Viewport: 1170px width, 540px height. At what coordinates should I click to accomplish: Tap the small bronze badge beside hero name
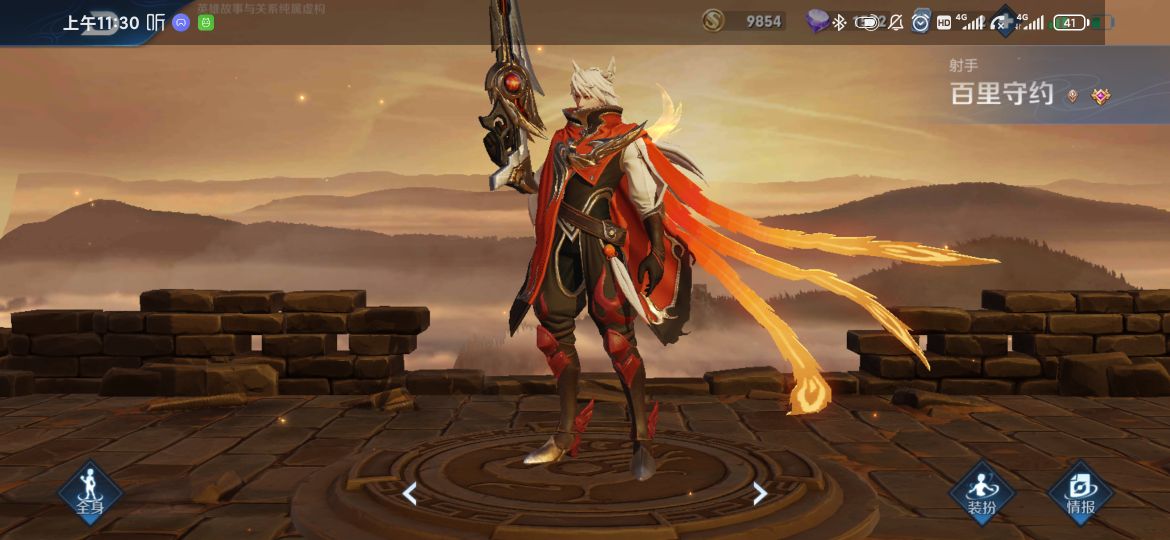[x=1073, y=96]
